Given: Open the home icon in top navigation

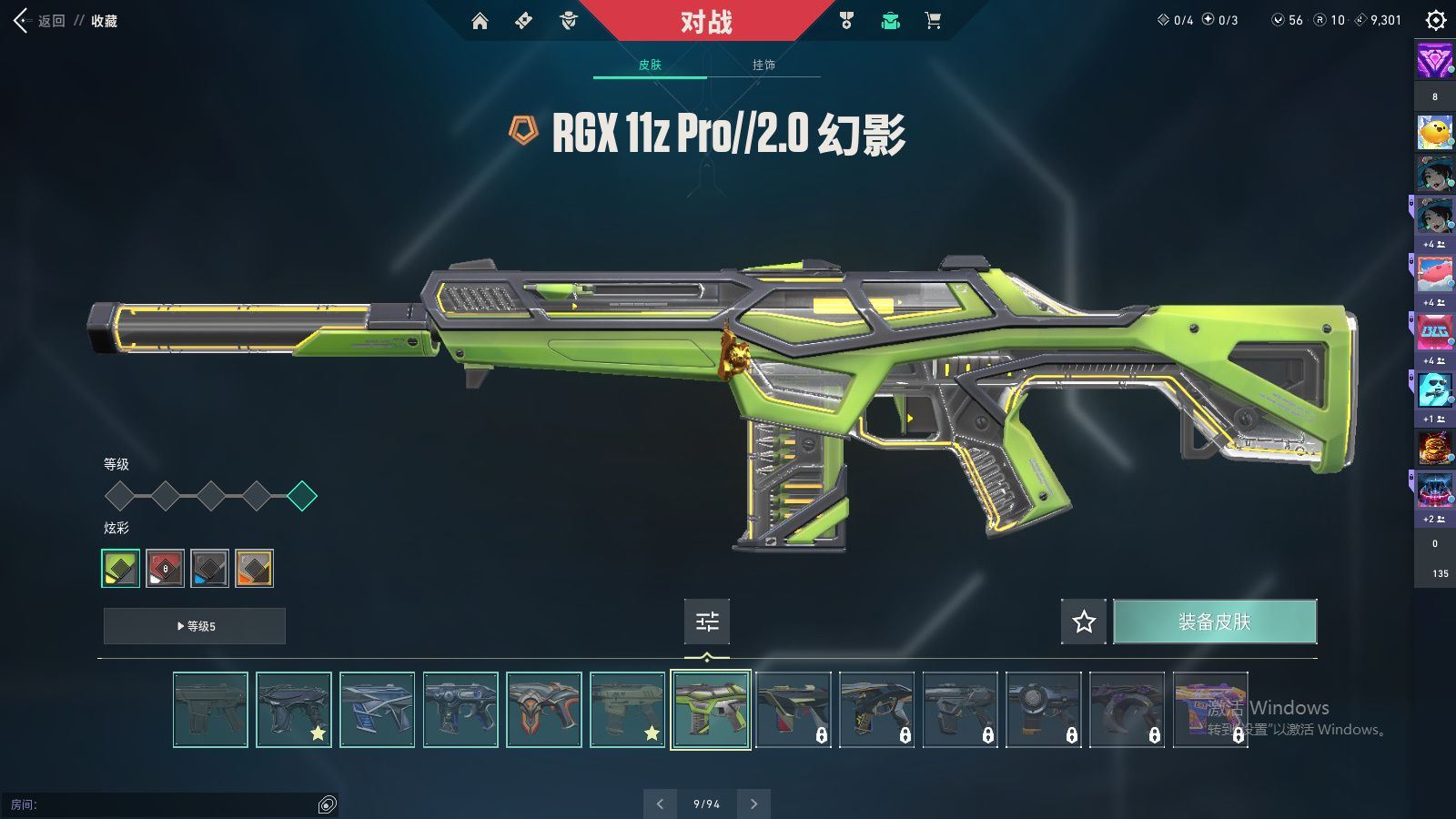Looking at the screenshot, I should coord(480,21).
